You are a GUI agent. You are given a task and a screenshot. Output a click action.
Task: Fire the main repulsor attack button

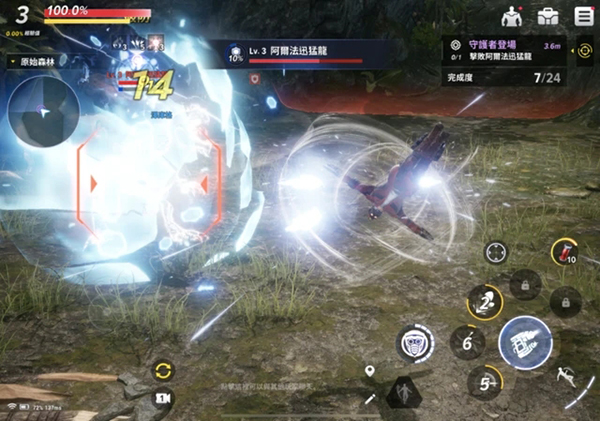[x=525, y=342]
